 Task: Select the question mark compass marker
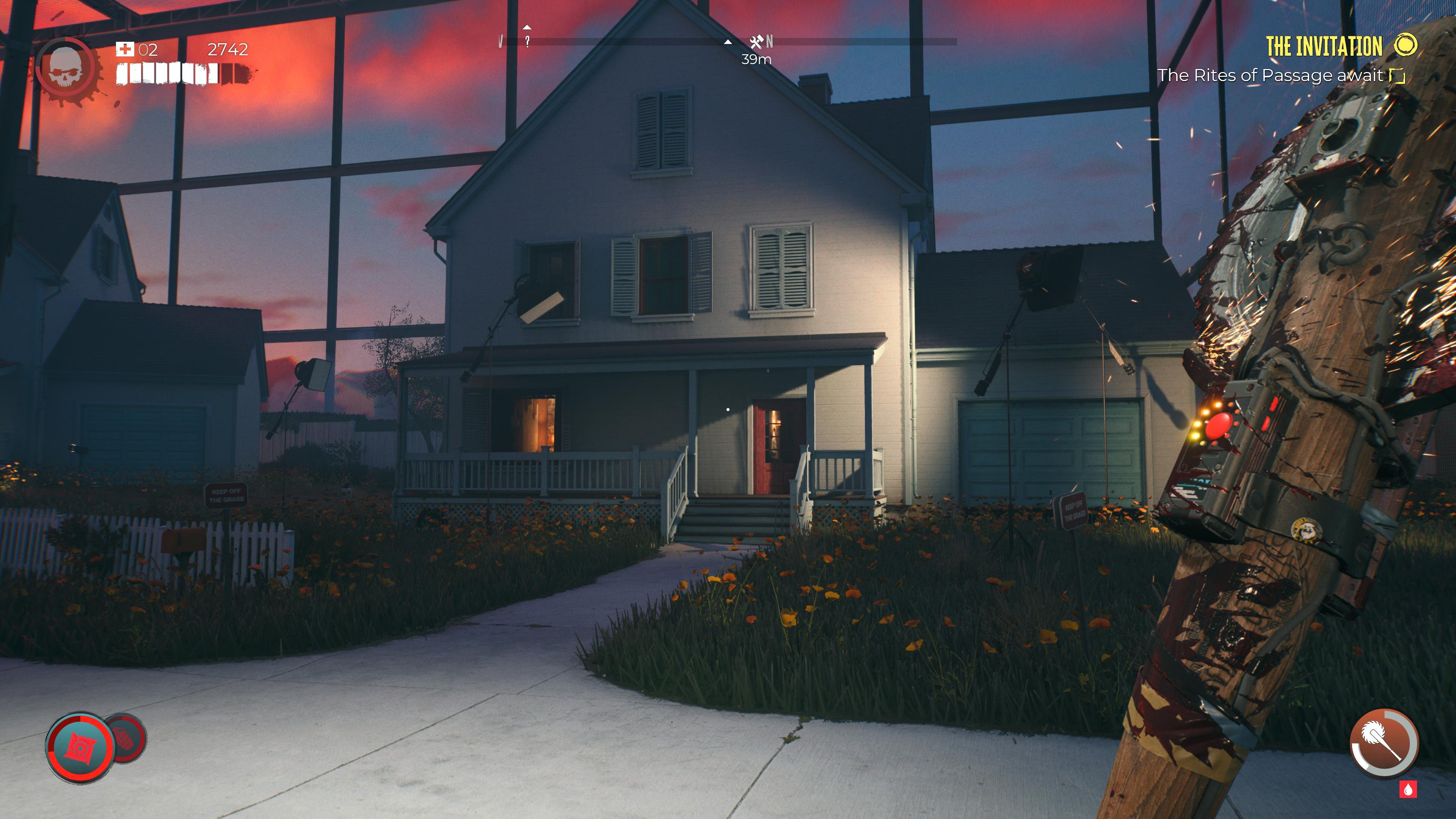click(x=527, y=41)
